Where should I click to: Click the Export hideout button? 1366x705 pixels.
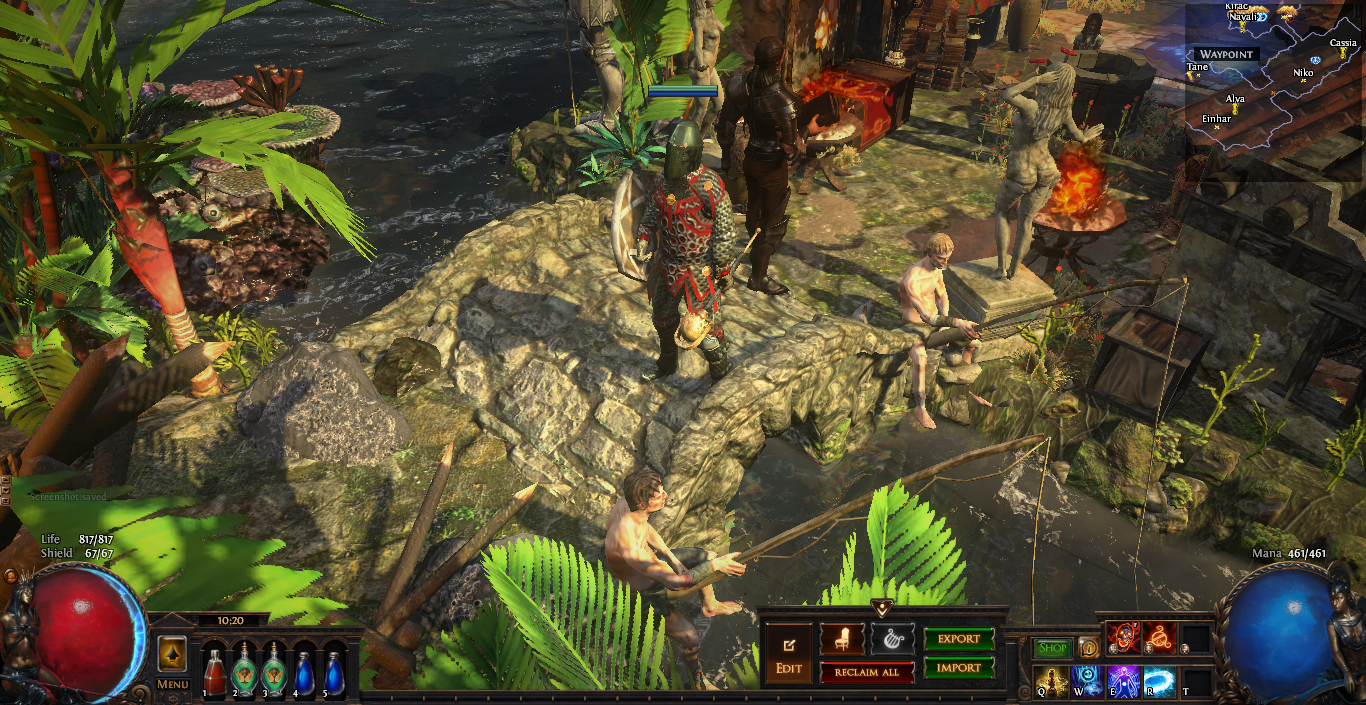958,639
